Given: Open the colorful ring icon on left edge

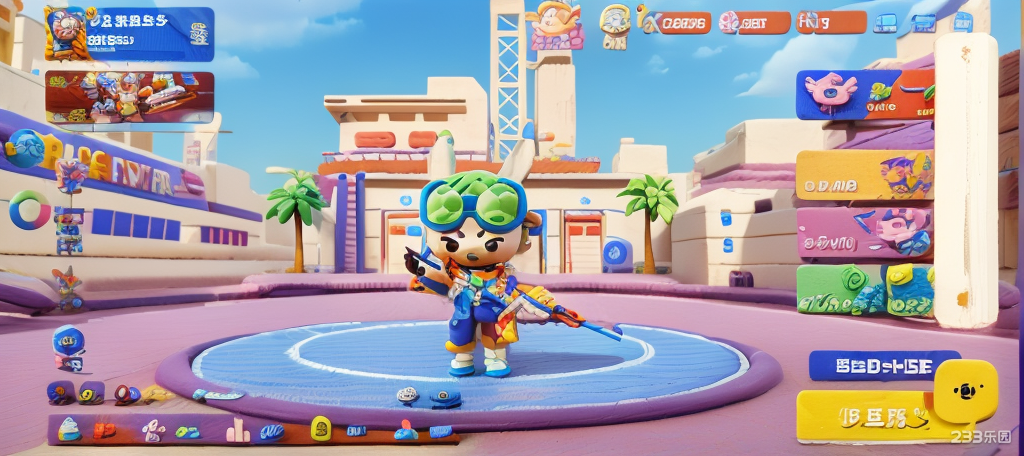Looking at the screenshot, I should coord(29,210).
